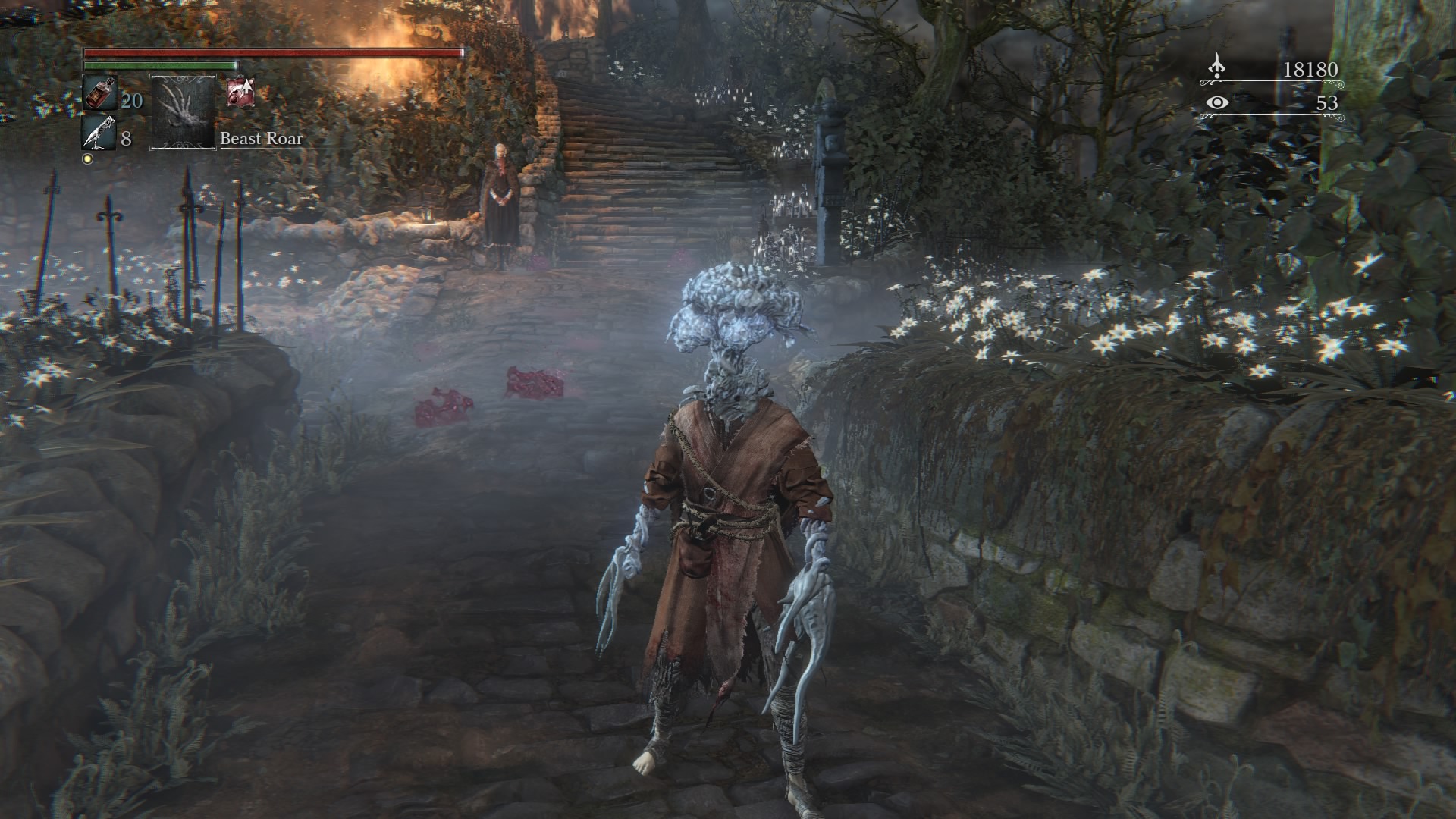Select the Blood Vial icon
Viewport: 1456px width, 819px height.
[99, 94]
